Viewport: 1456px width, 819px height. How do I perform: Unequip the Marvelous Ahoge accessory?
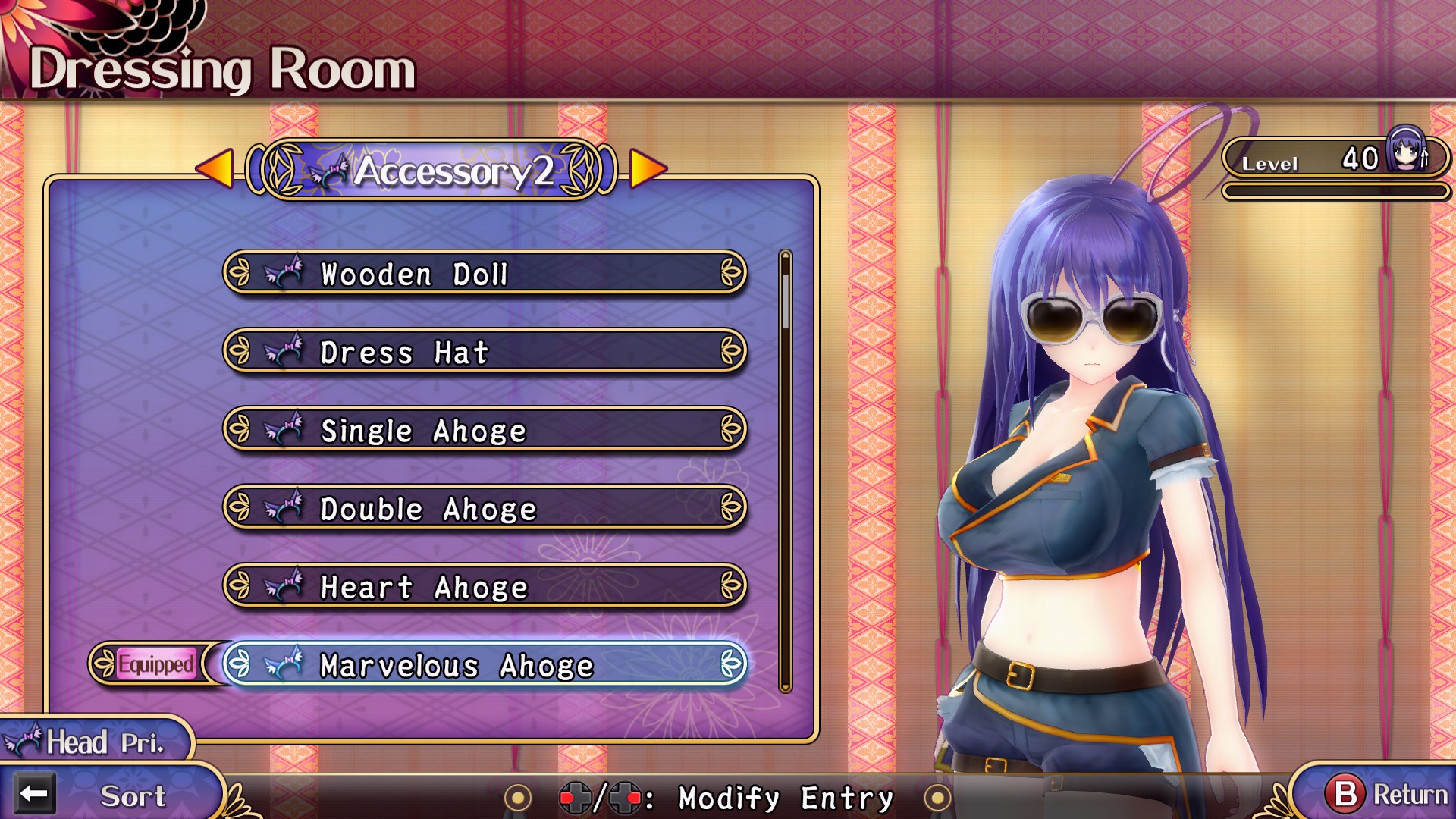click(485, 666)
